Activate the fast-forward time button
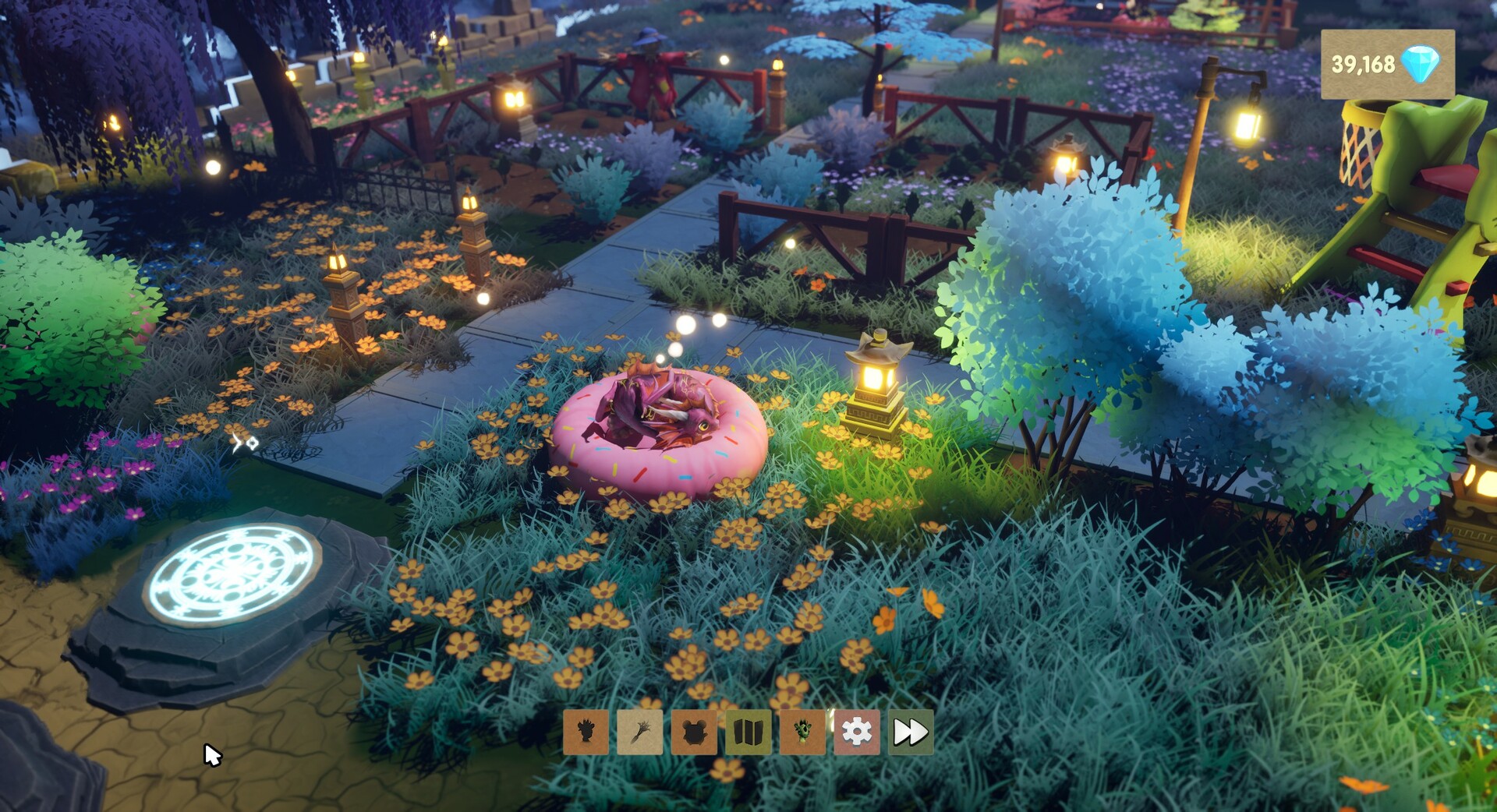The width and height of the screenshot is (1497, 812). (909, 733)
